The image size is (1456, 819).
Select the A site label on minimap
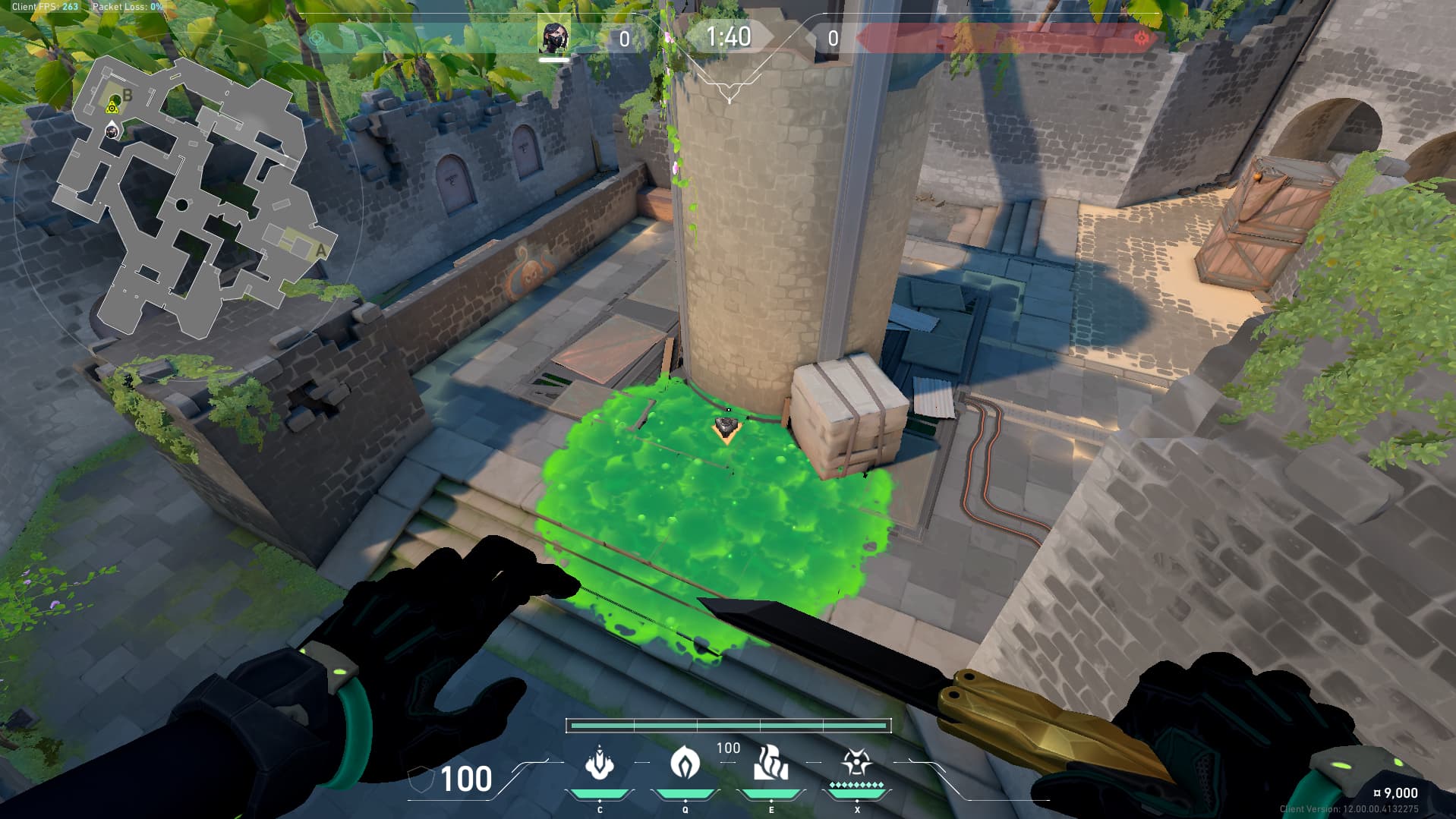point(320,250)
